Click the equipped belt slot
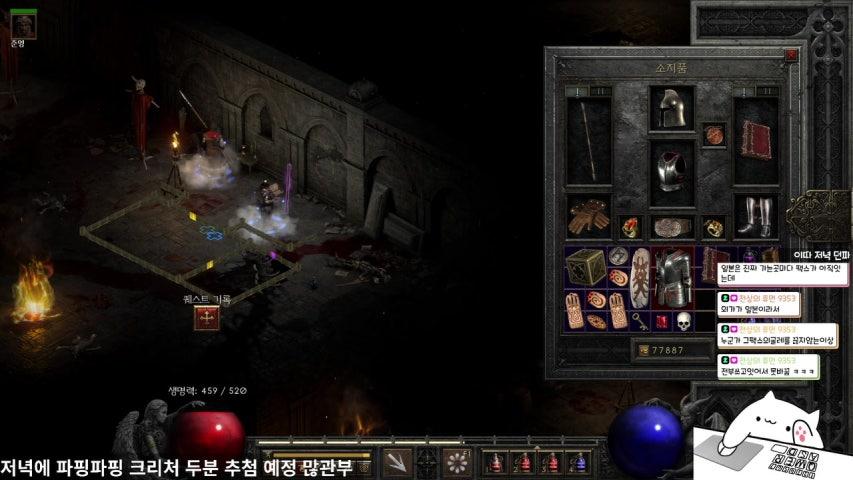 671,227
